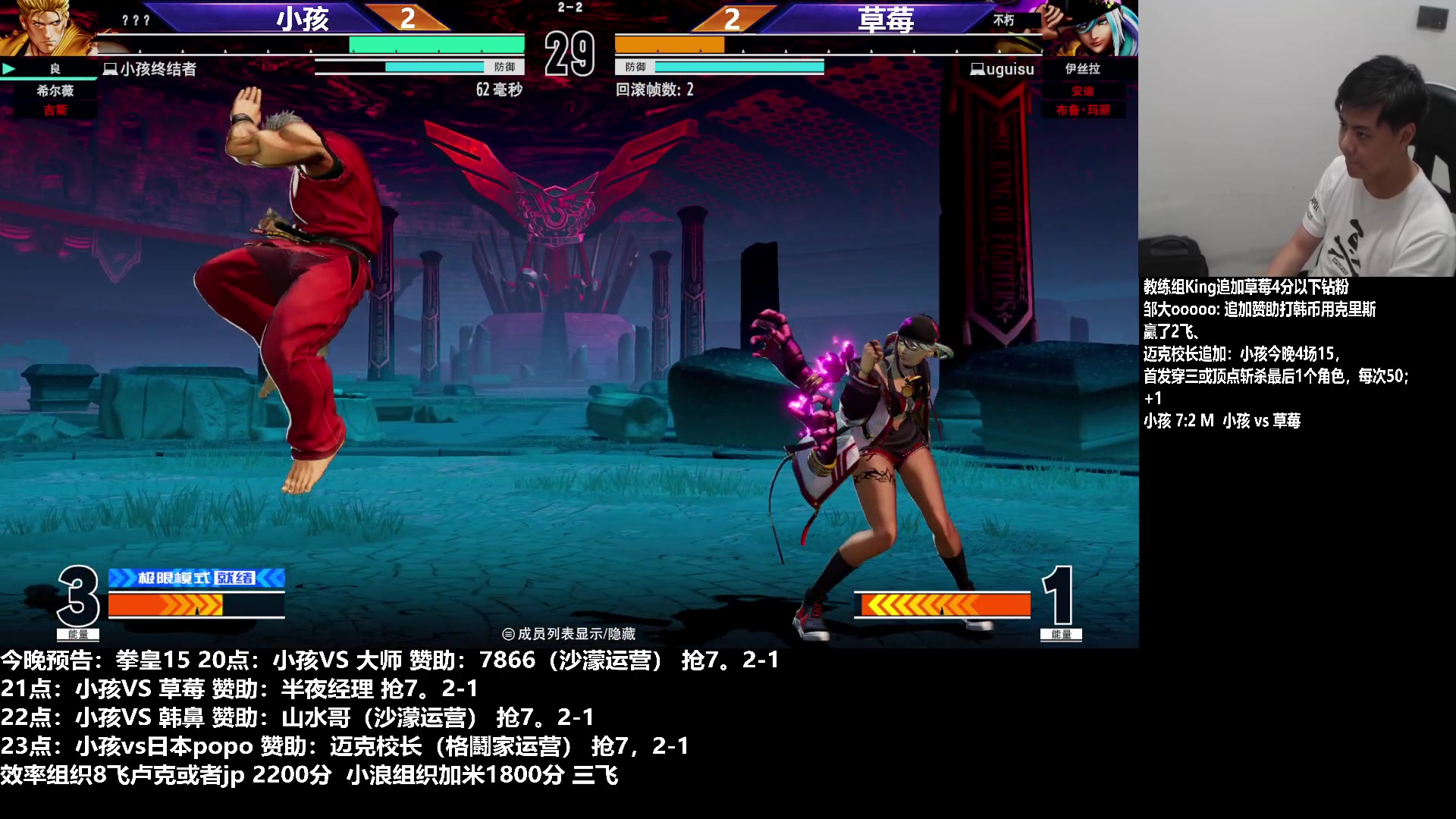Click the streamer webcam feed
The width and height of the screenshot is (1456, 819).
[1297, 138]
